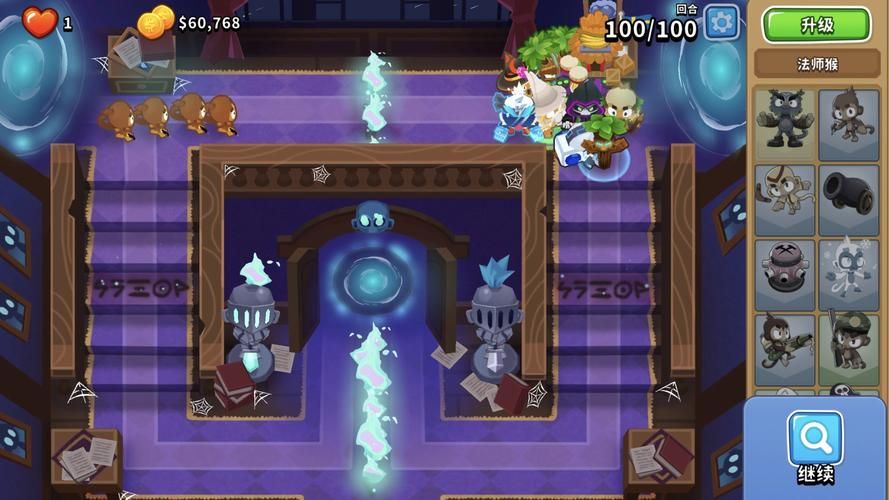Image resolution: width=889 pixels, height=500 pixels.
Task: Select the Dart Monkey tower
Action: click(x=849, y=125)
